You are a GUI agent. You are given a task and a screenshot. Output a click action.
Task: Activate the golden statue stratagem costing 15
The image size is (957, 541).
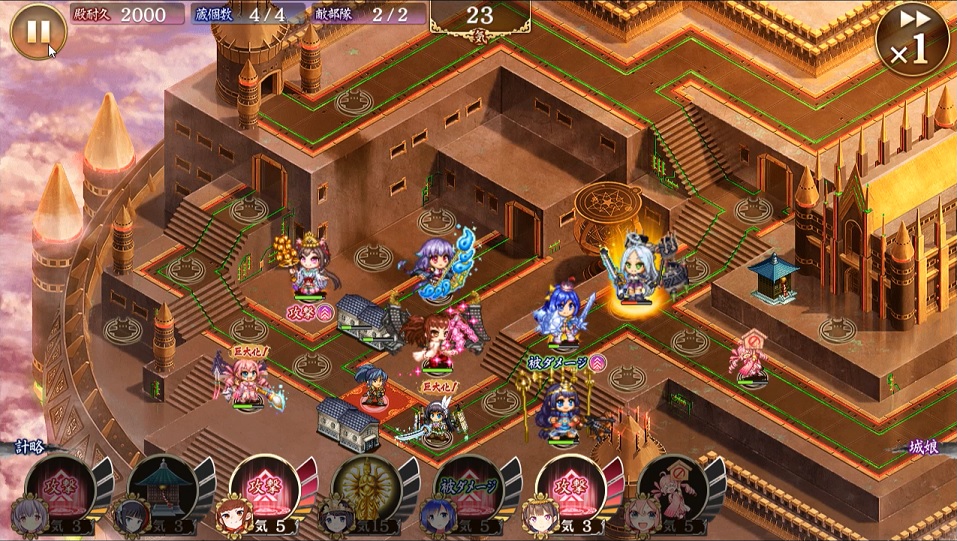click(367, 490)
